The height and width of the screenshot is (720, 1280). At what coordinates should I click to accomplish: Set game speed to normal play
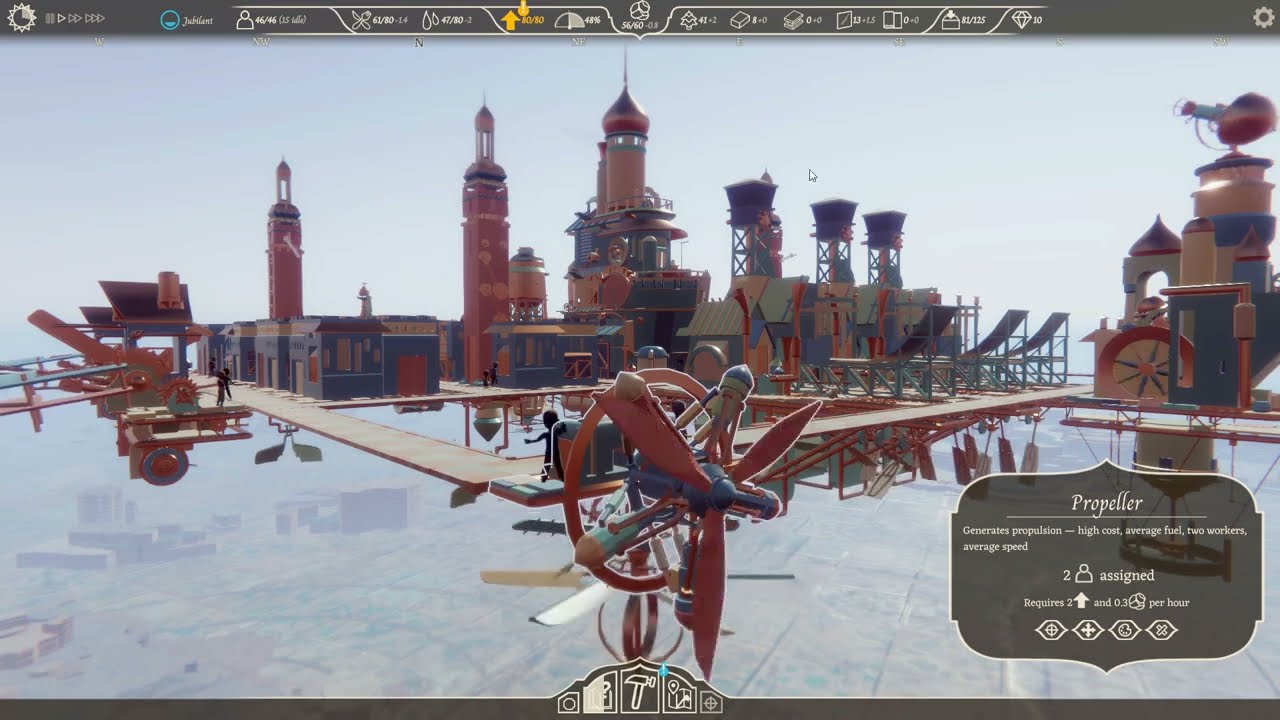[x=61, y=18]
